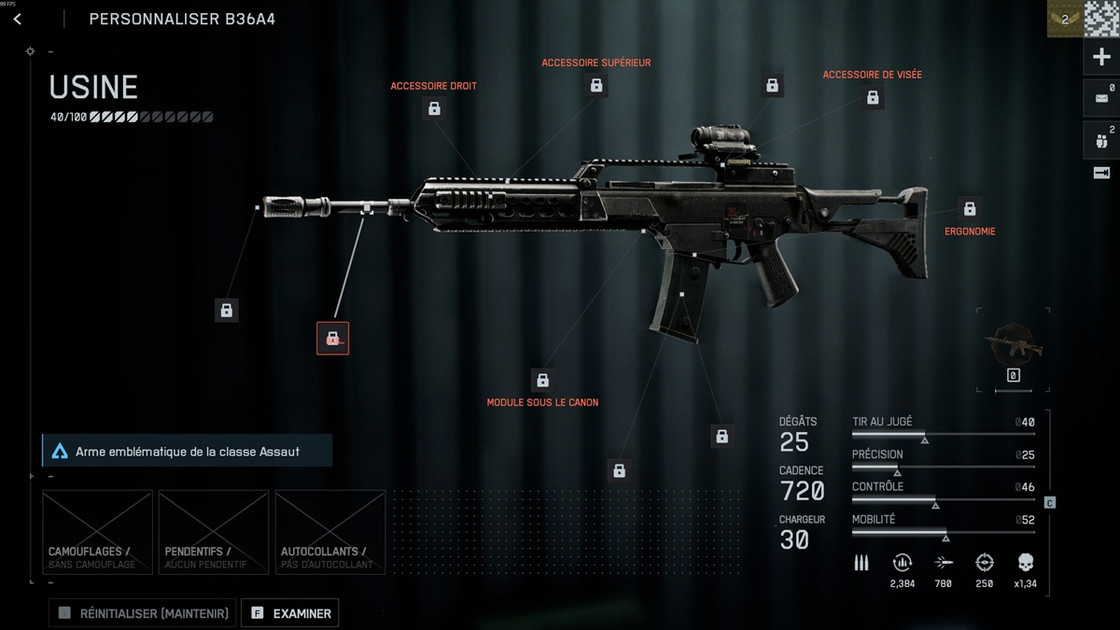Open the player profile avatar
Image resolution: width=1120 pixels, height=630 pixels.
coord(1100,18)
